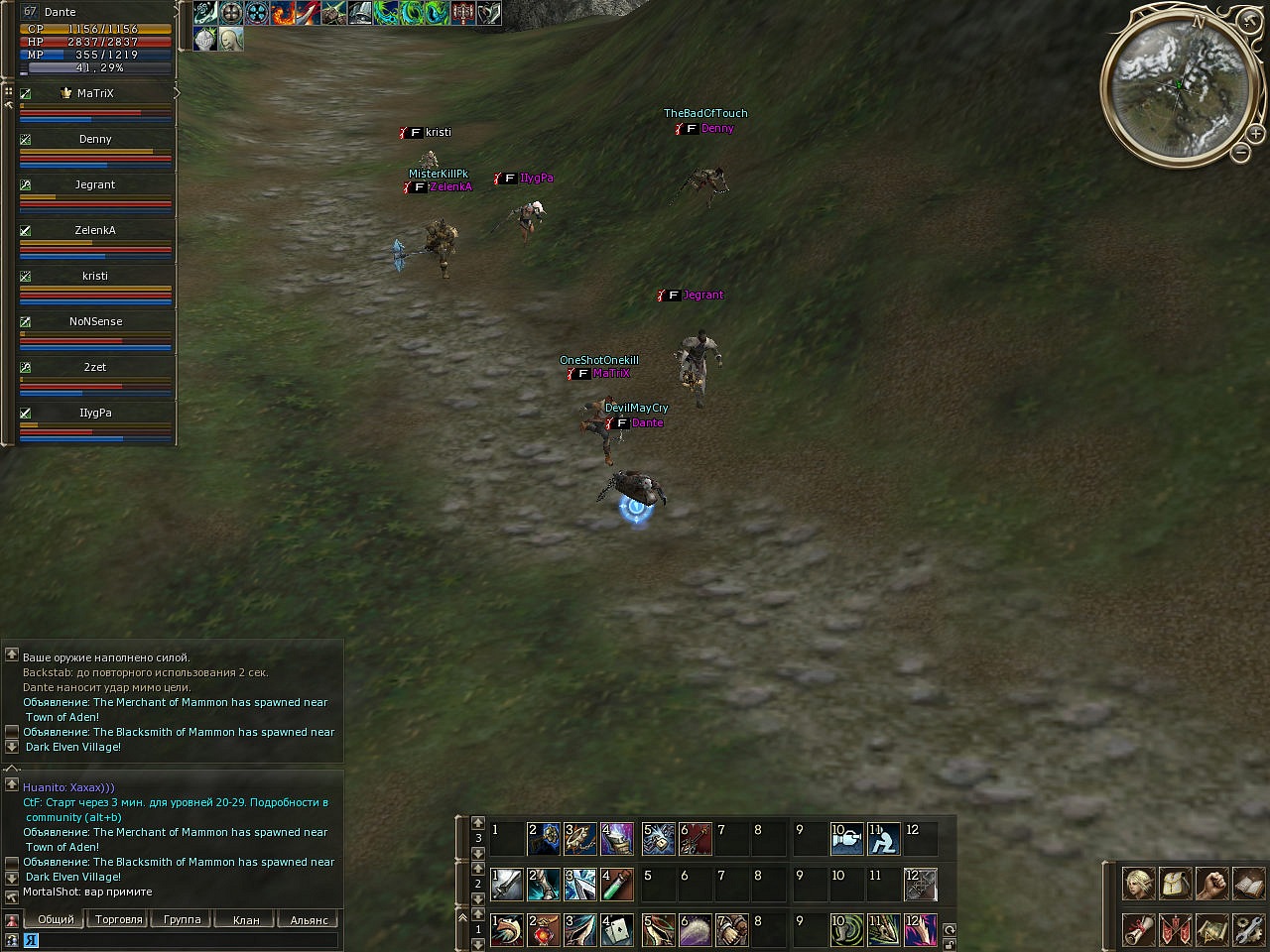Switch to the Альянс chat tab
This screenshot has height=952, width=1270.
click(310, 920)
